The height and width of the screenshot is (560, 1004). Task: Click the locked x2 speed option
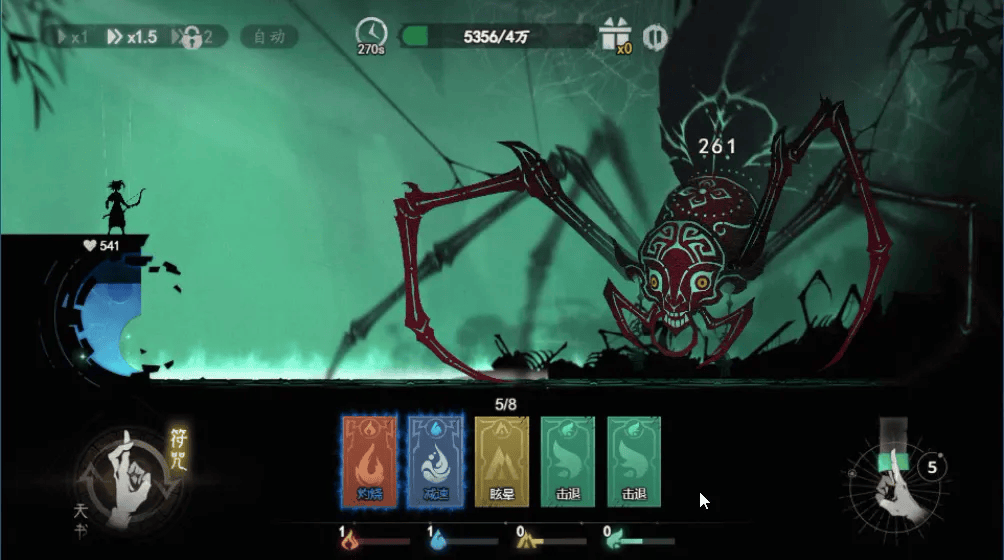coord(192,38)
